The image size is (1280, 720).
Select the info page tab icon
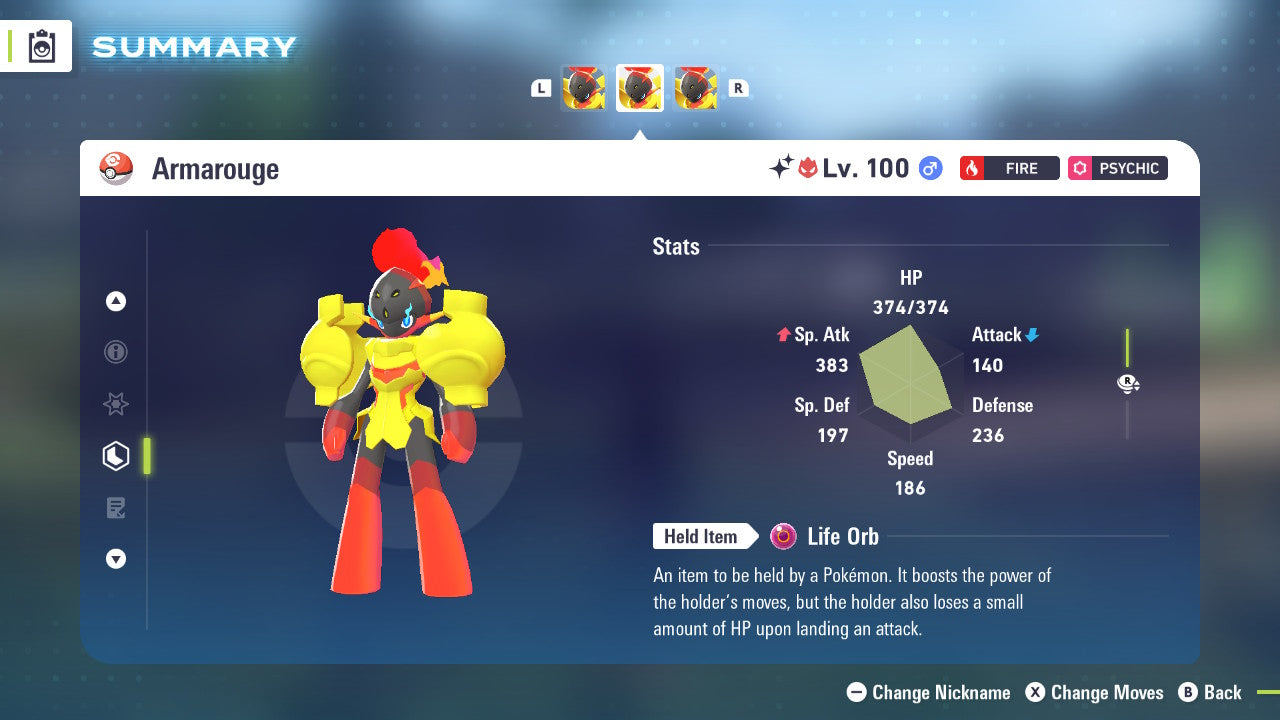116,352
